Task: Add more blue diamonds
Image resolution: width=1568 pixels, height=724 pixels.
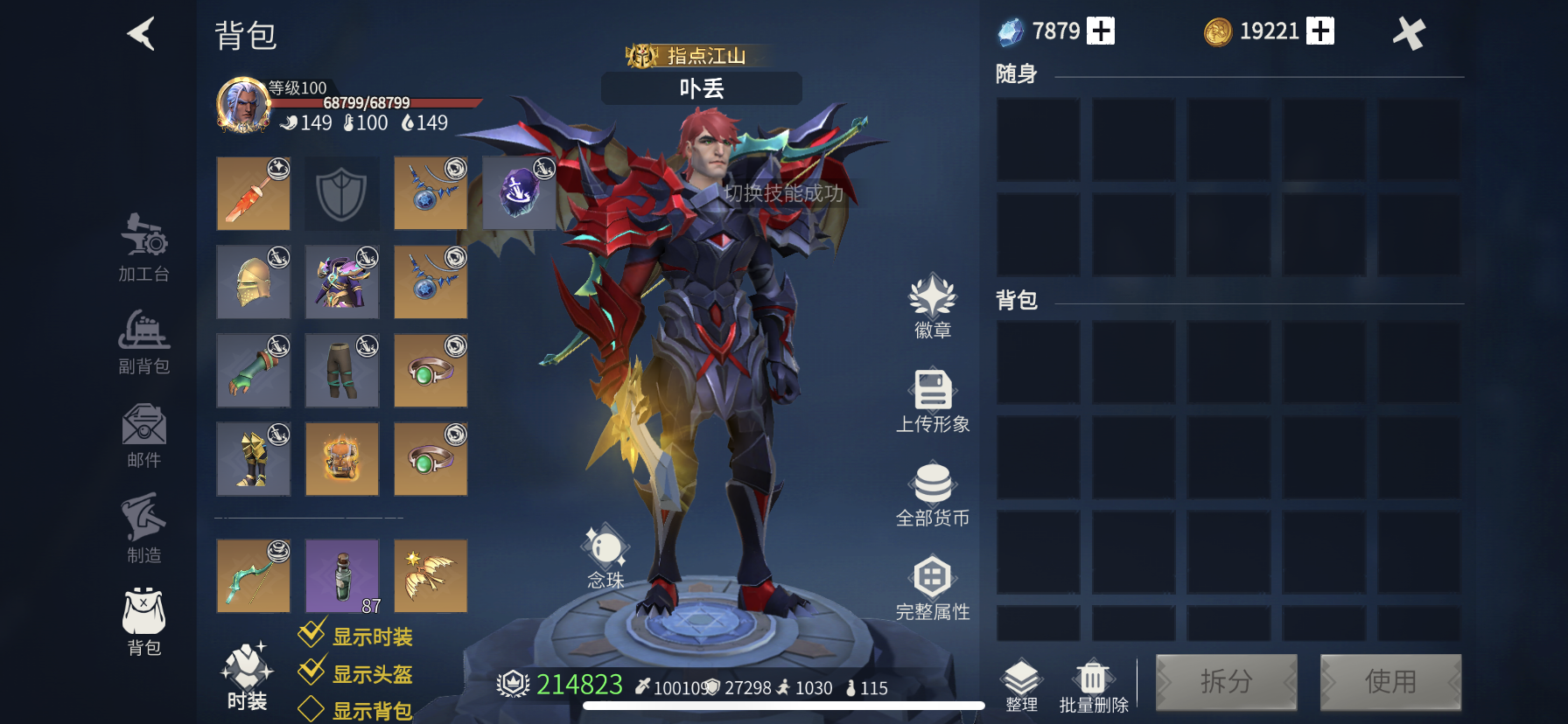Action: 1101,31
